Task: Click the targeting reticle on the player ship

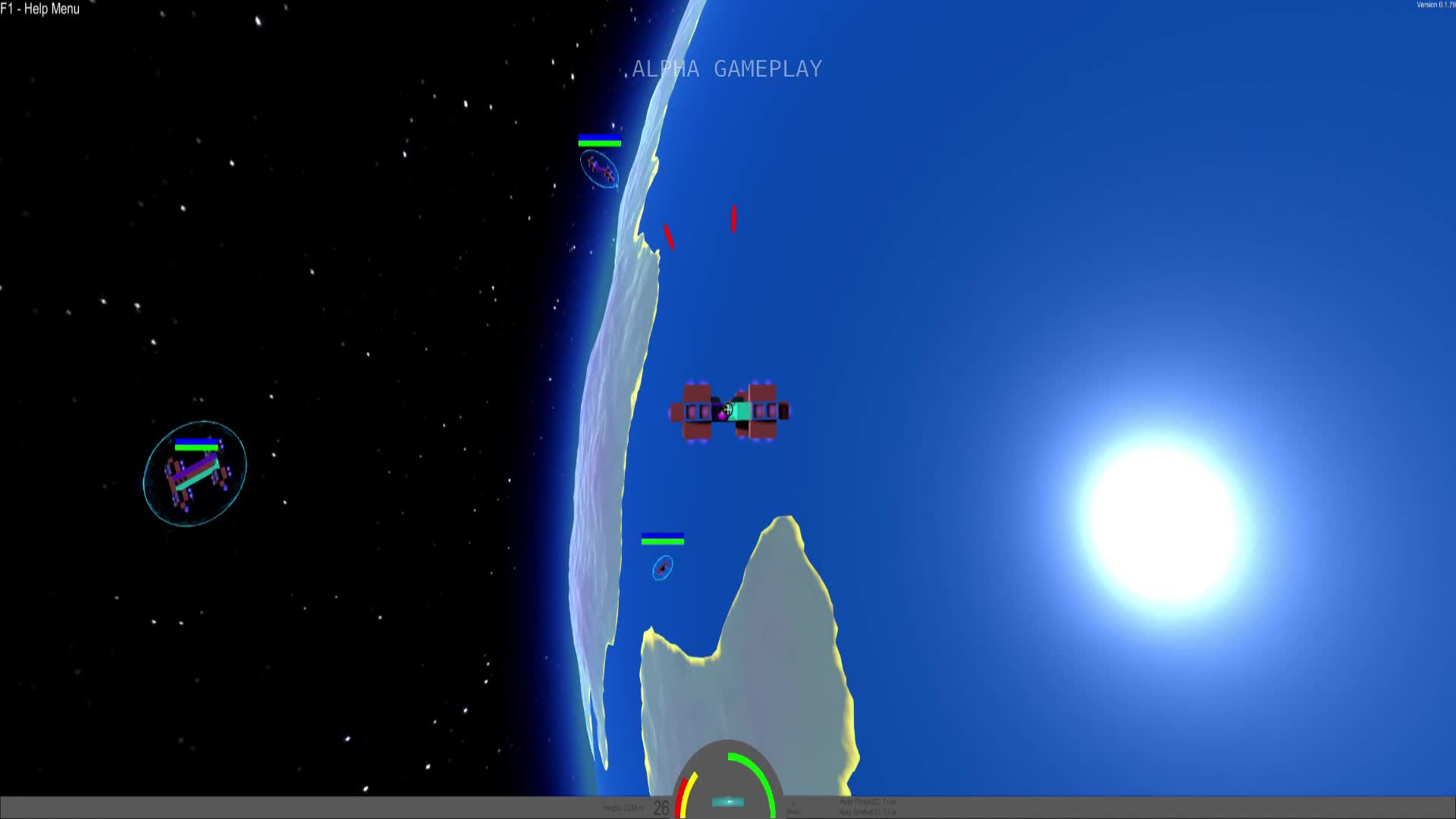Action: 728,409
